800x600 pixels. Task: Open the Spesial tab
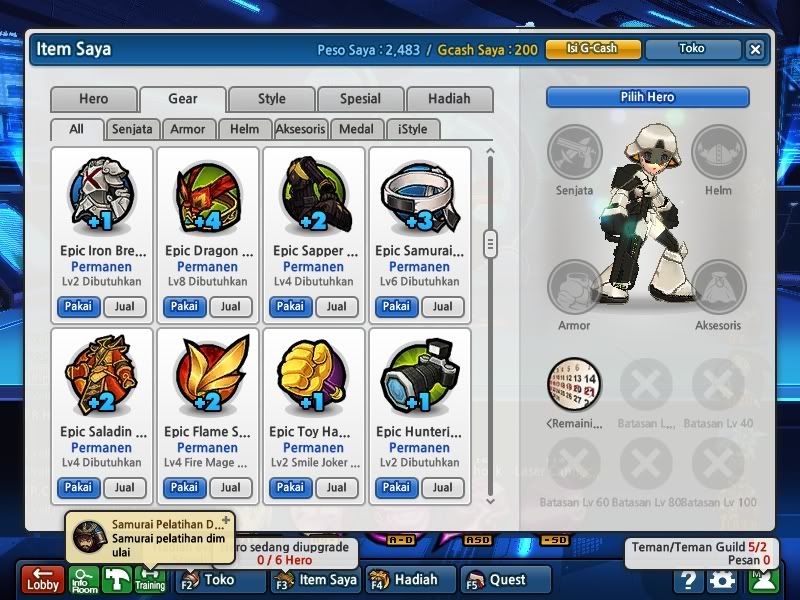pos(360,99)
